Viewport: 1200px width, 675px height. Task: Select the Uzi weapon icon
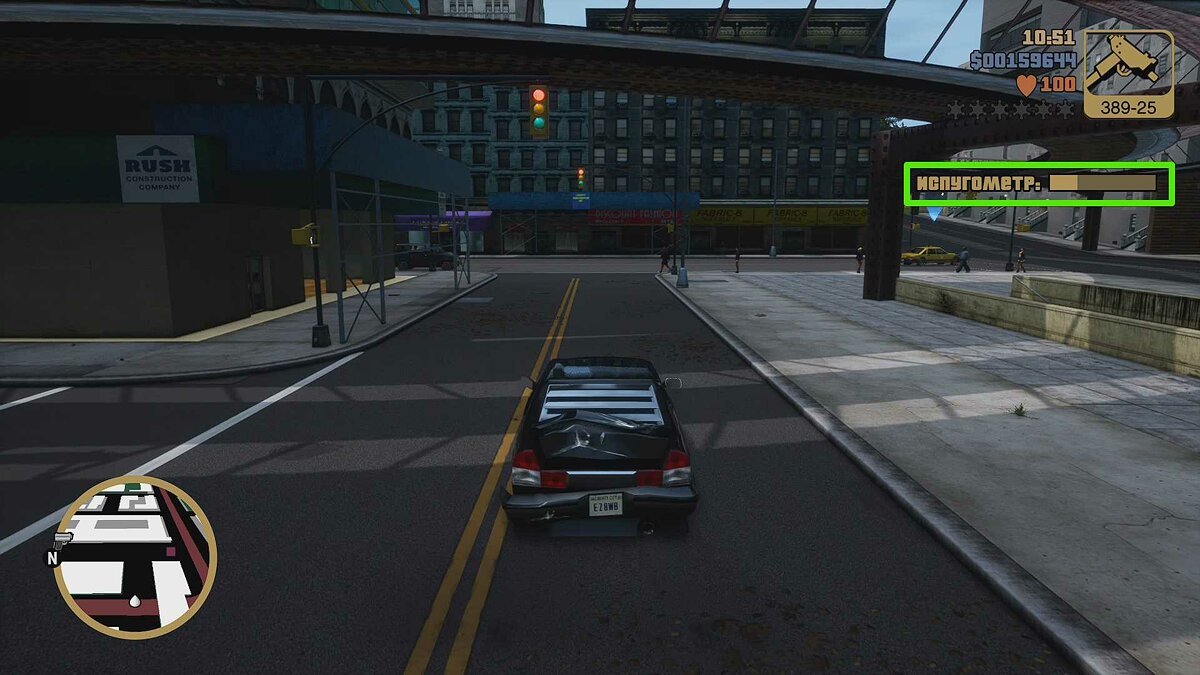tap(1129, 64)
